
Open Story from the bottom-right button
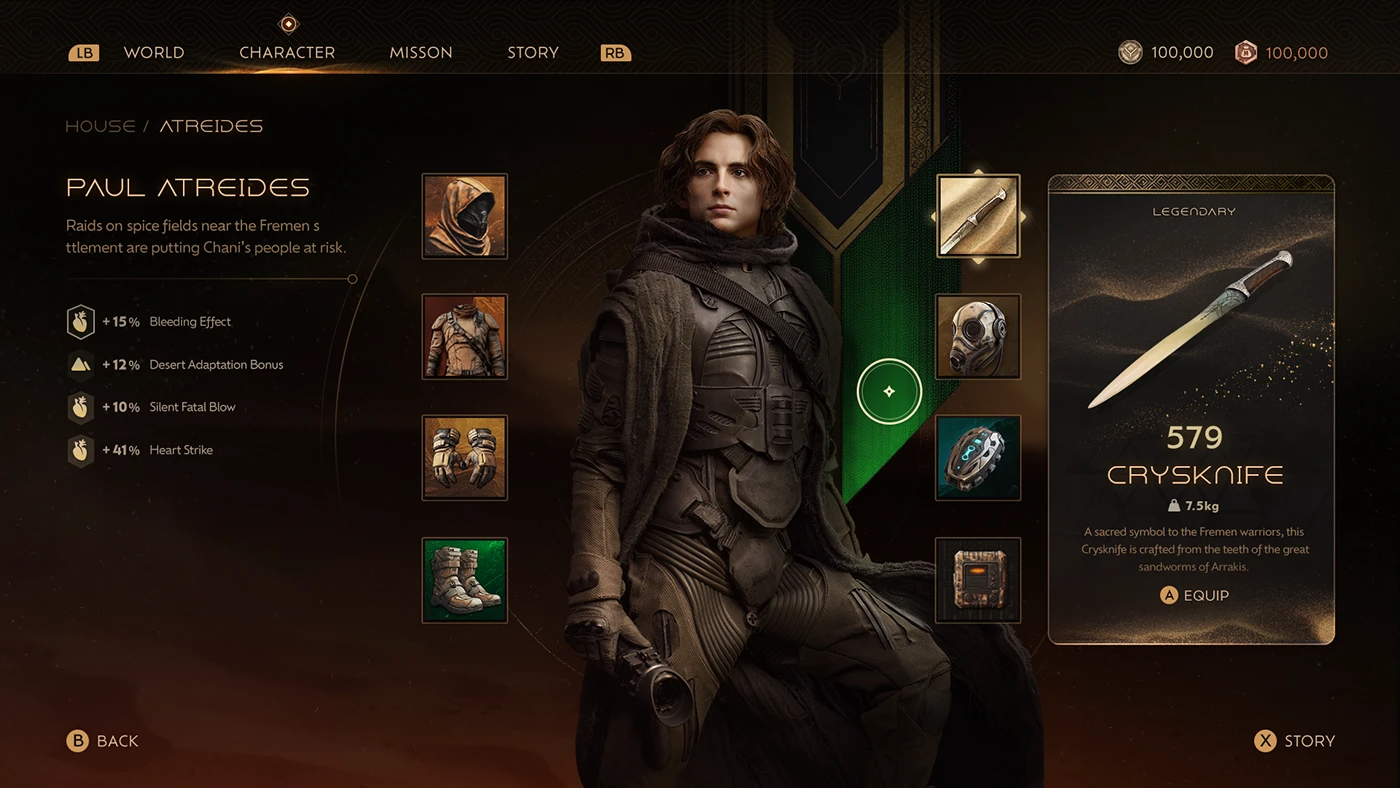click(1295, 741)
